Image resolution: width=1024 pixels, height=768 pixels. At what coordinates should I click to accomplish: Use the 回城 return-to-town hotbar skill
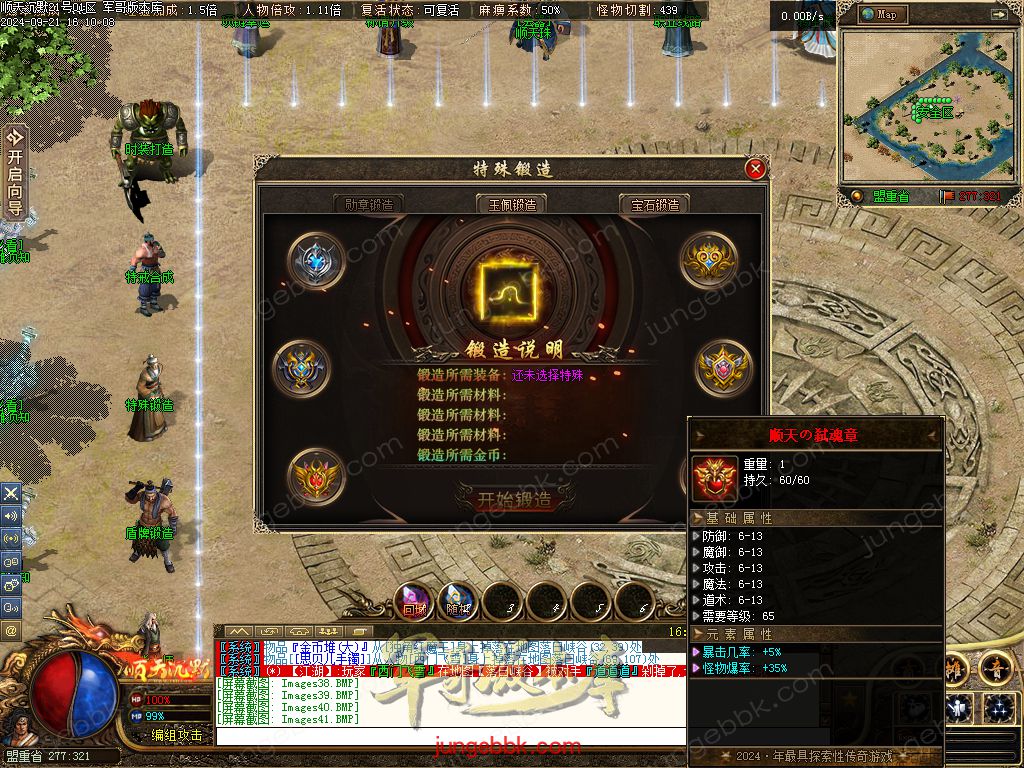coord(414,600)
